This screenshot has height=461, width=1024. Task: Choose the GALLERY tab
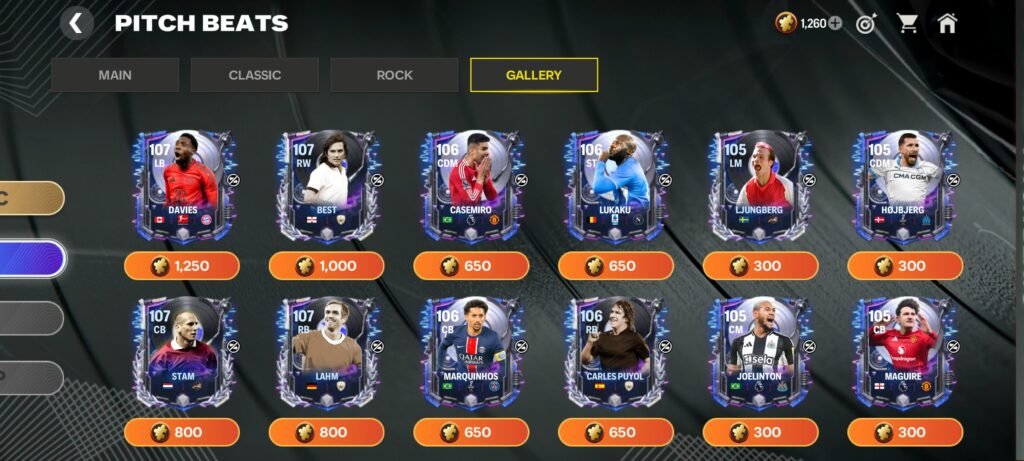(x=534, y=75)
